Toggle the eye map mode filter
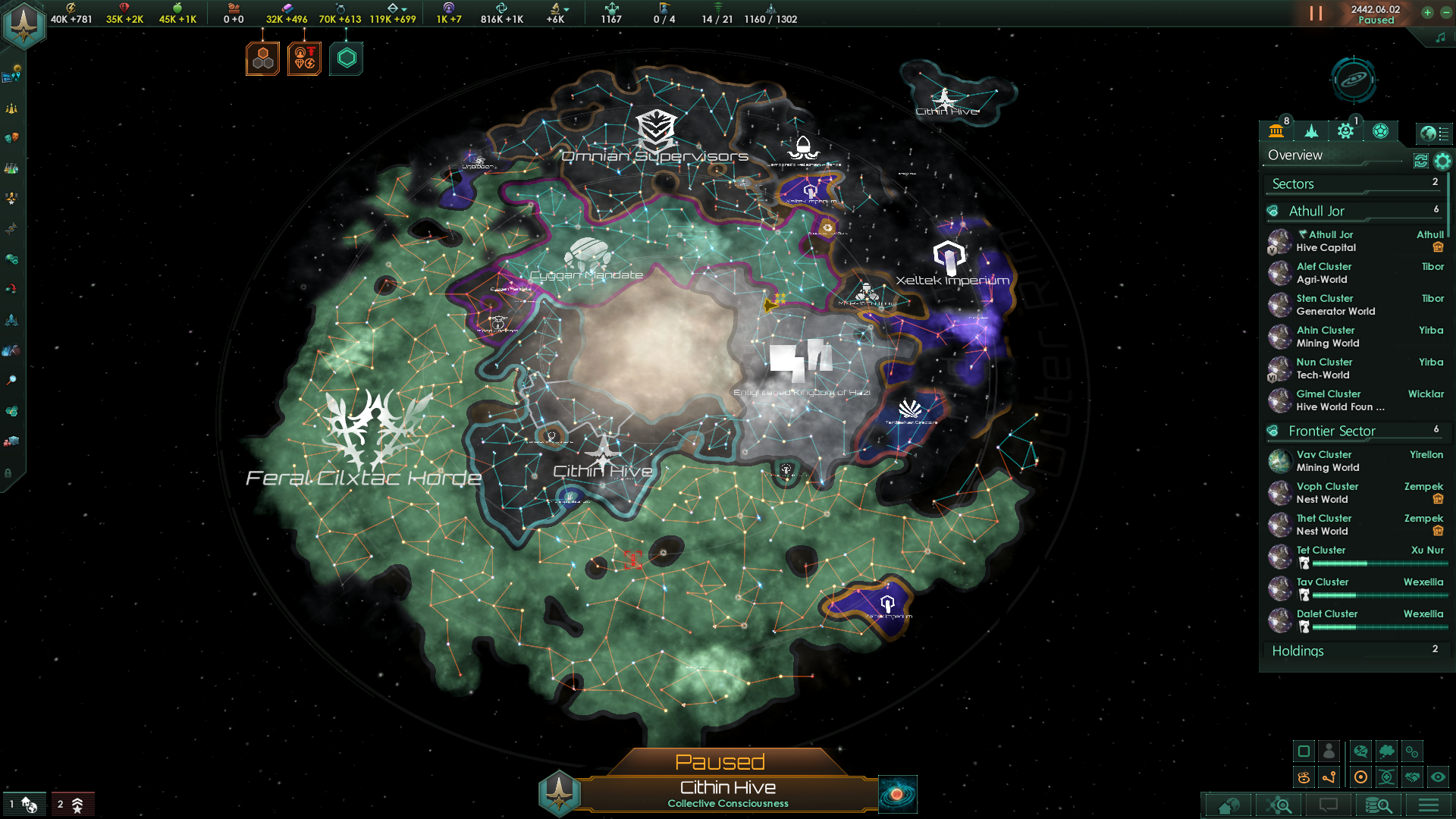1456x819 pixels. (1438, 777)
